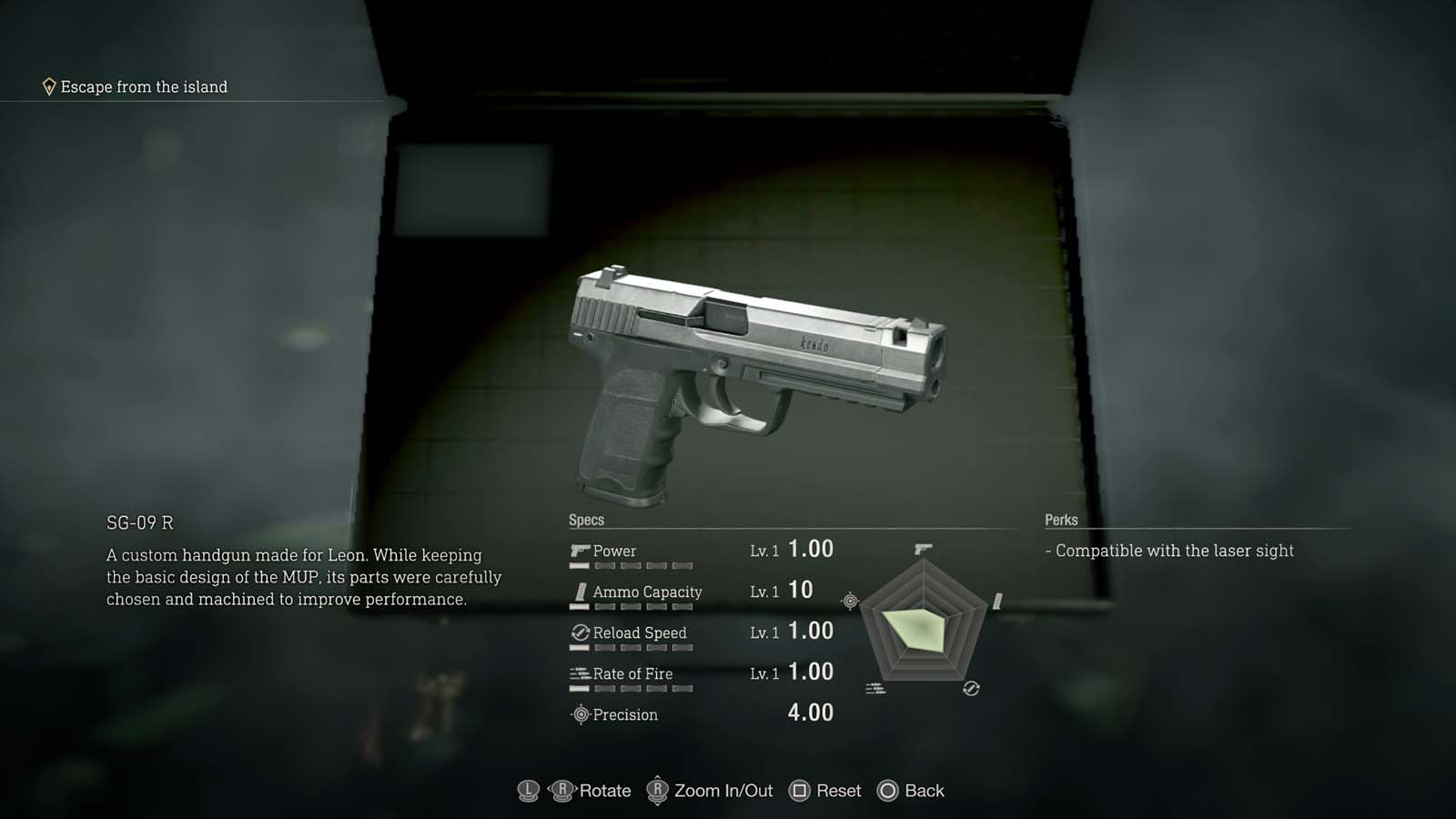Select the Power pistol icon in Specs
The width and height of the screenshot is (1456, 819).
pyautogui.click(x=580, y=550)
